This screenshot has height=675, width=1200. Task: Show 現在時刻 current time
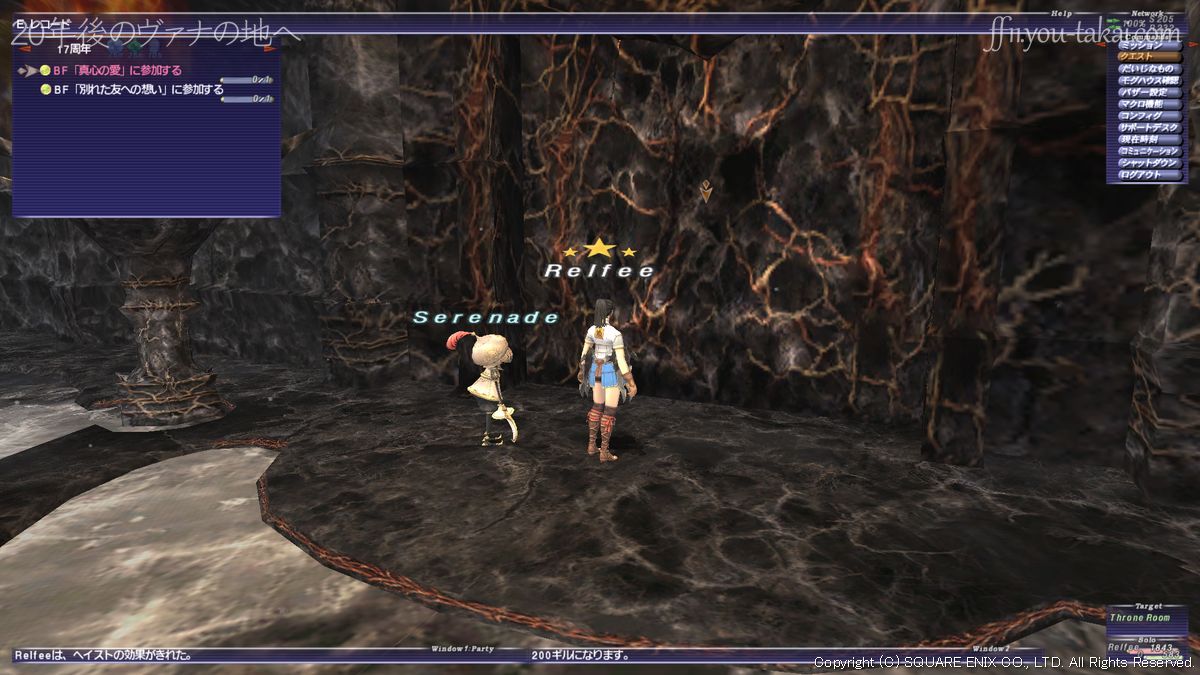click(x=1146, y=139)
